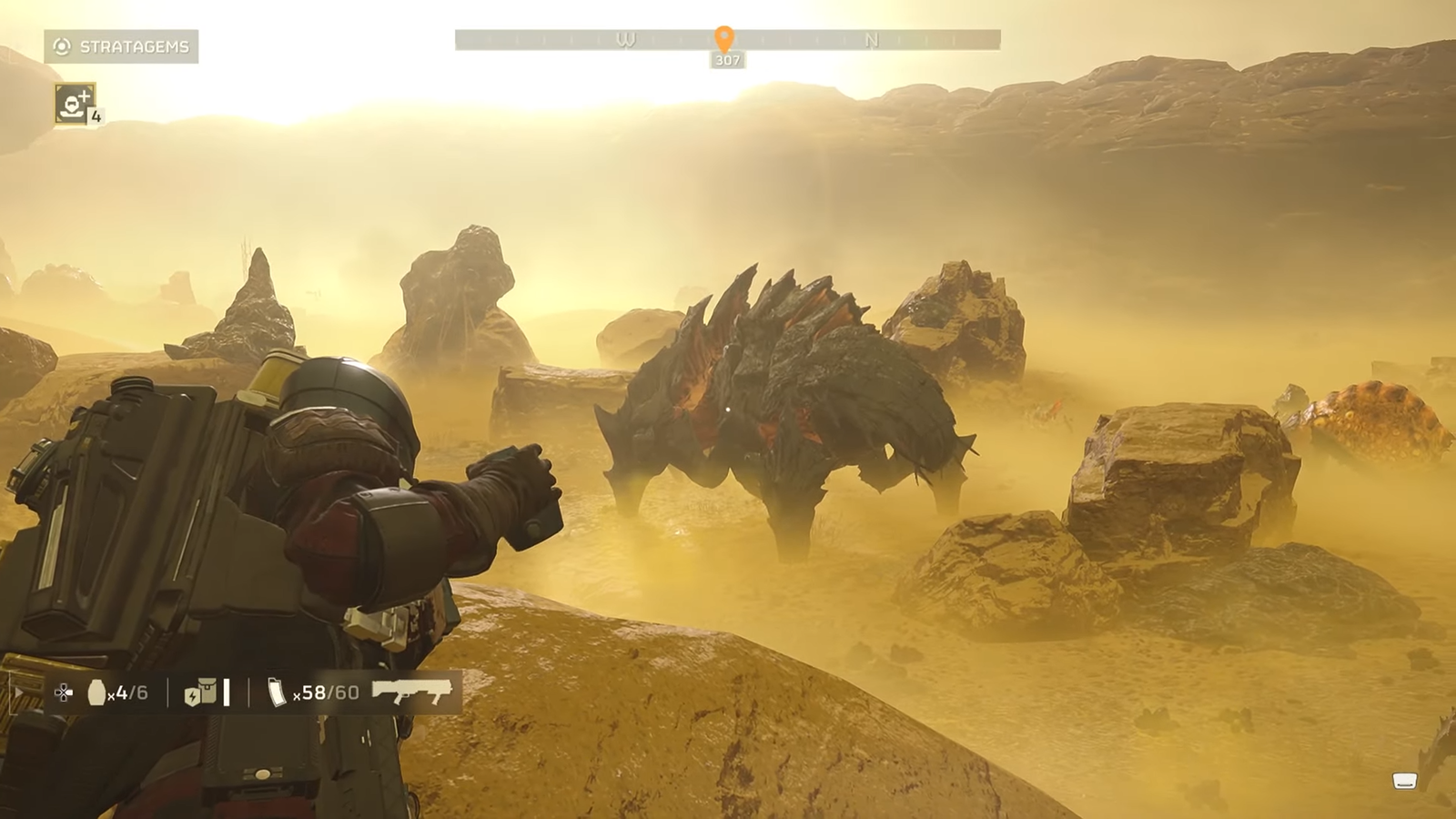Select the primary rifle weapon icon
Viewport: 1456px width, 819px height.
point(412,692)
